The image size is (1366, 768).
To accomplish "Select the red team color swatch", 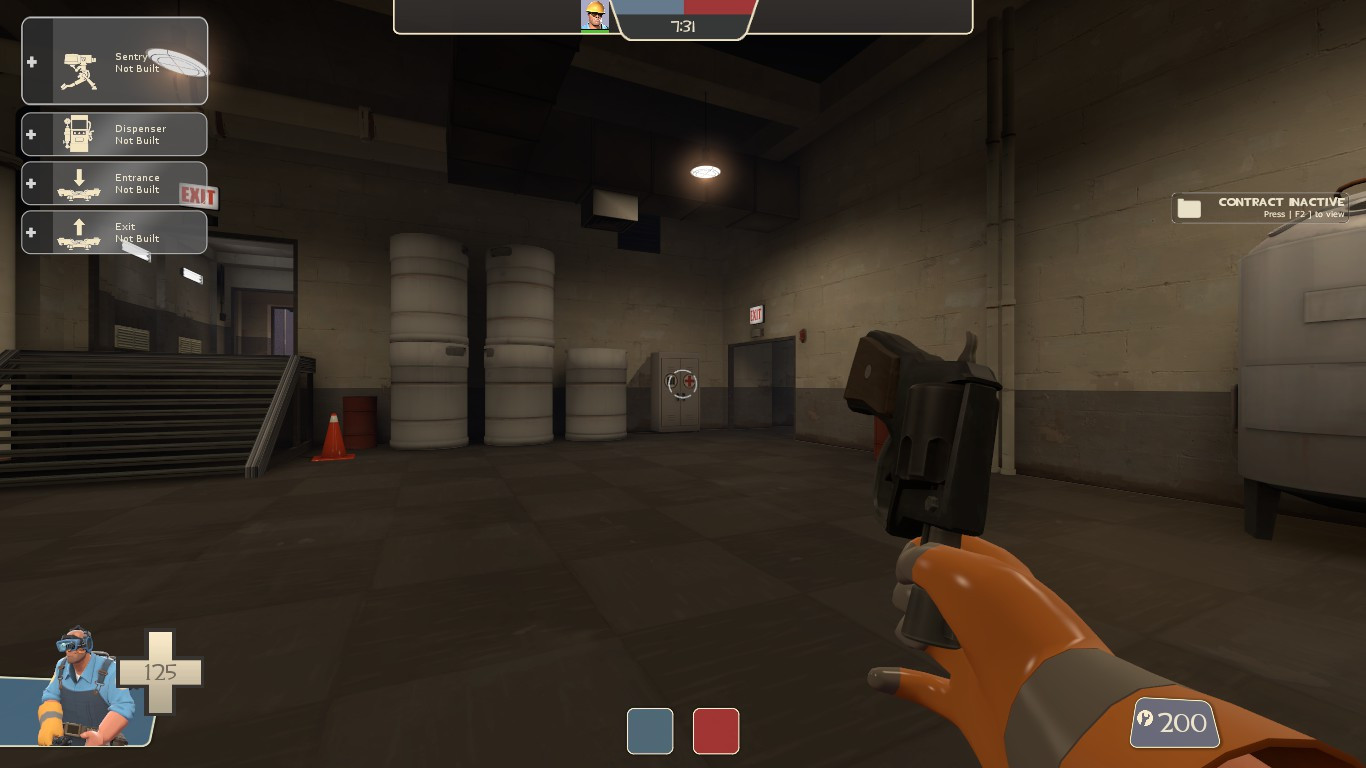I will (716, 731).
